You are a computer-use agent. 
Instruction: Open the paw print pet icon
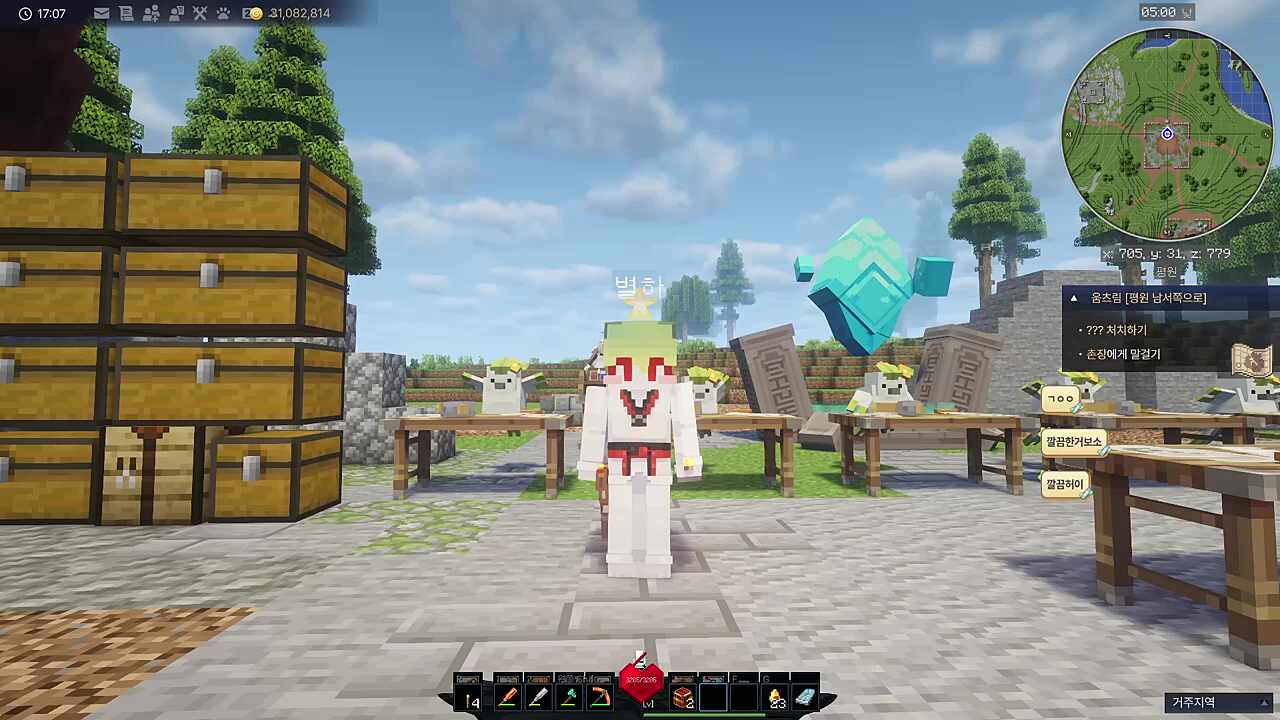coord(223,13)
